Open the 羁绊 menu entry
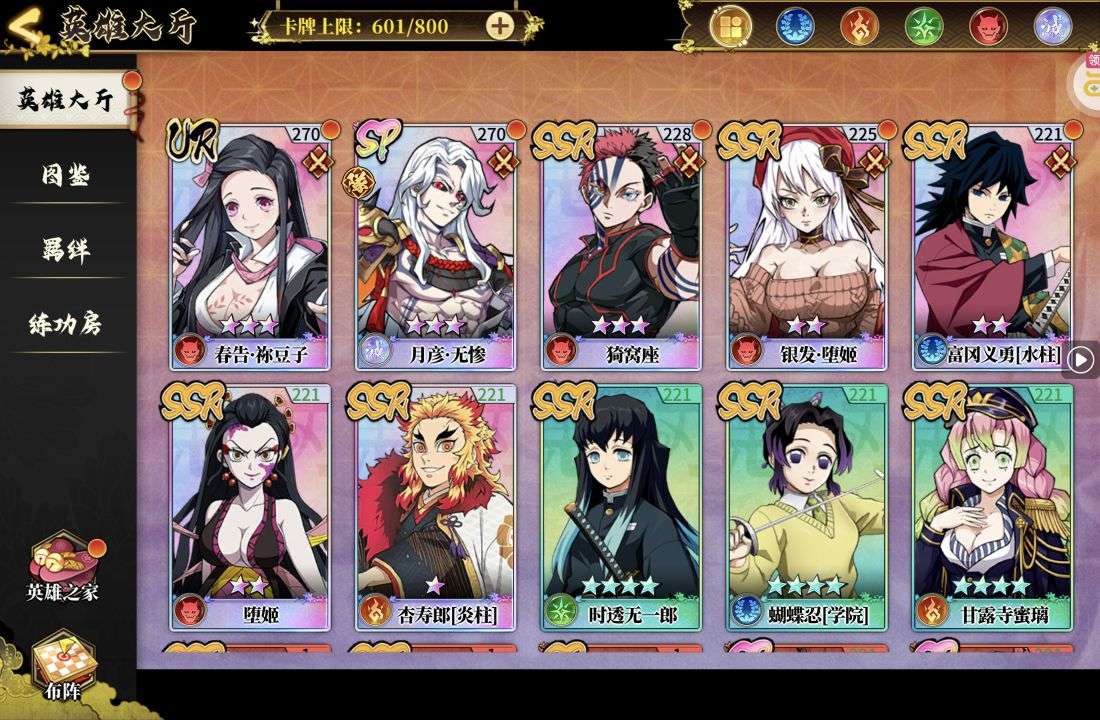Viewport: 1100px width, 720px height. point(66,250)
